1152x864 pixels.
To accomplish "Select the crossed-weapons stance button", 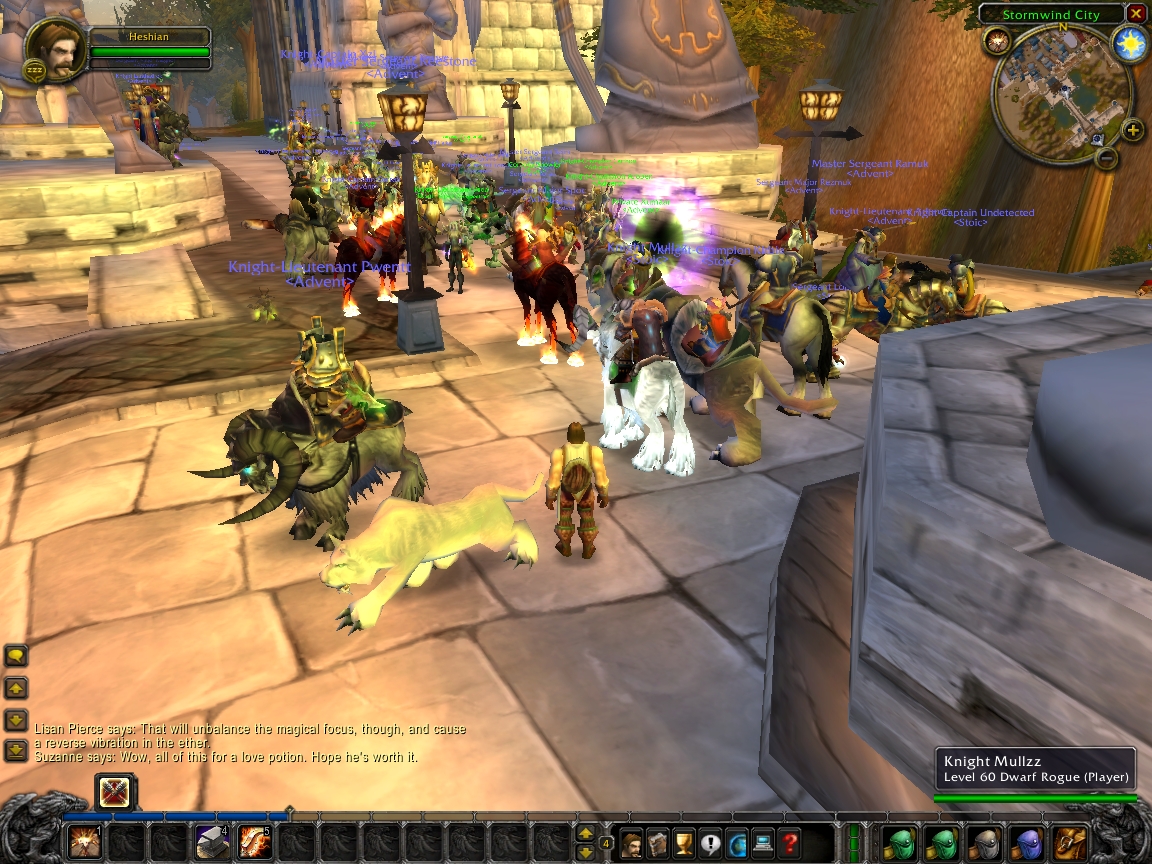I will pyautogui.click(x=115, y=794).
